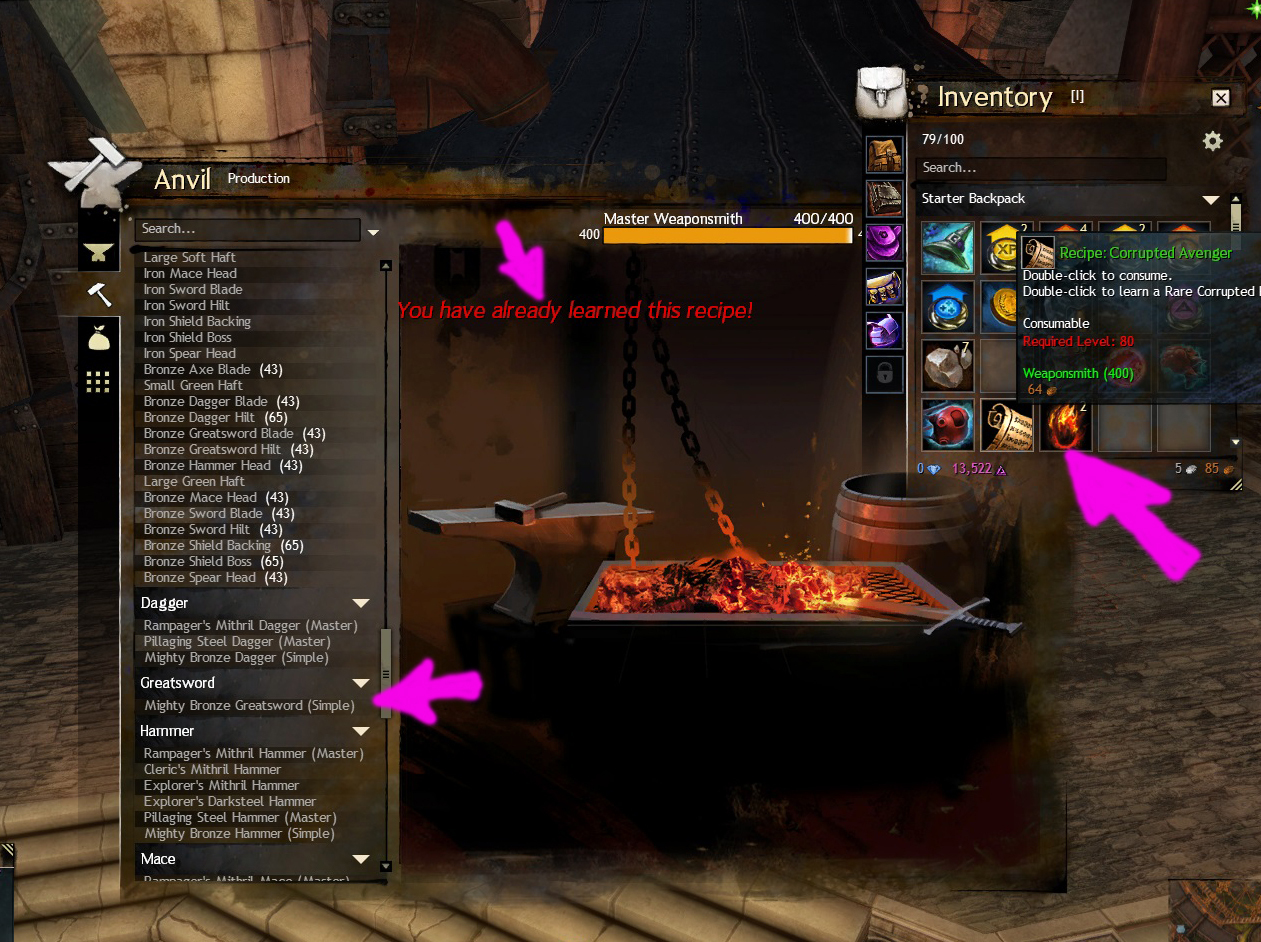Select the red mask item slot
The width and height of the screenshot is (1261, 942).
point(946,425)
